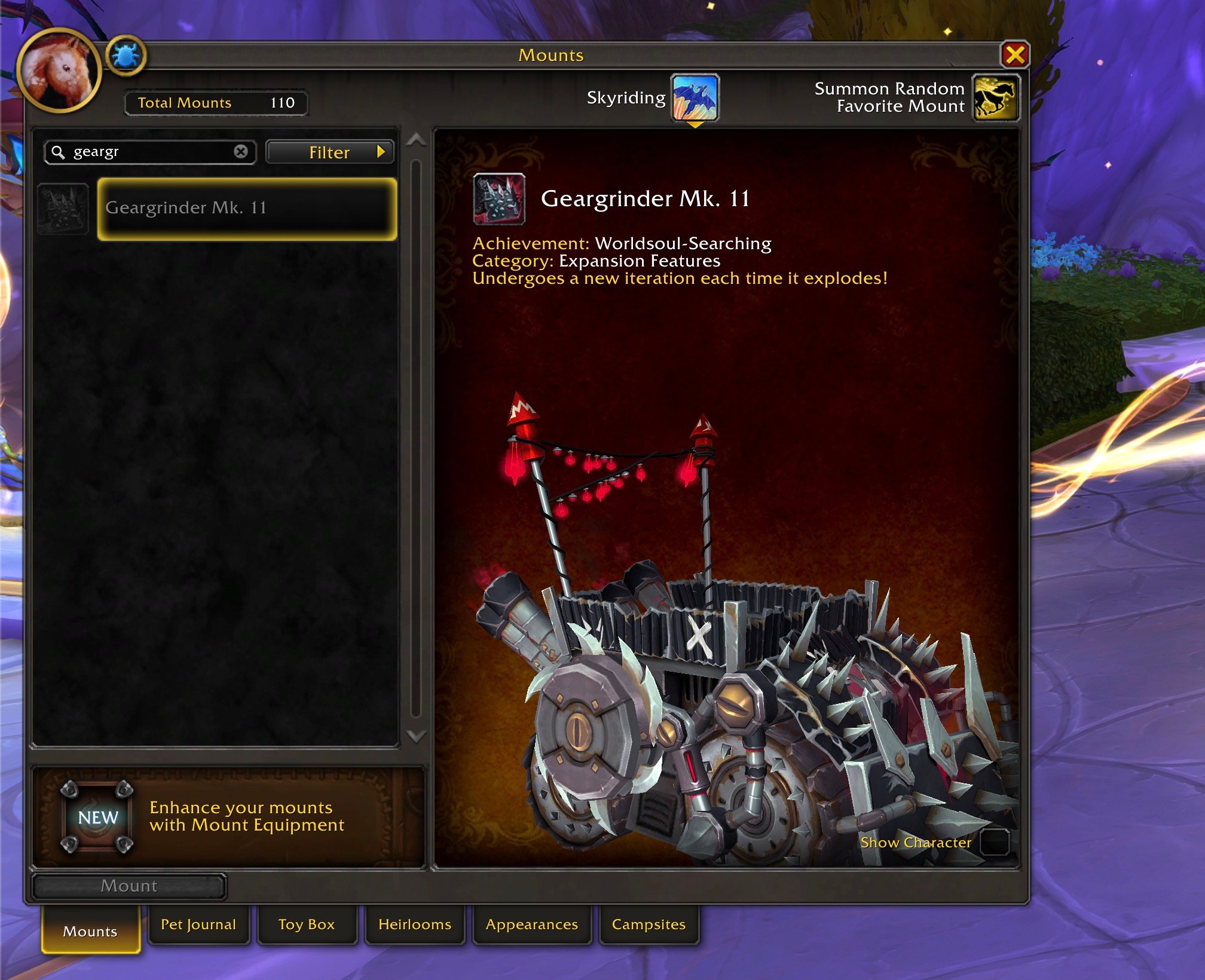Summon a random favorite mount

(x=995, y=97)
